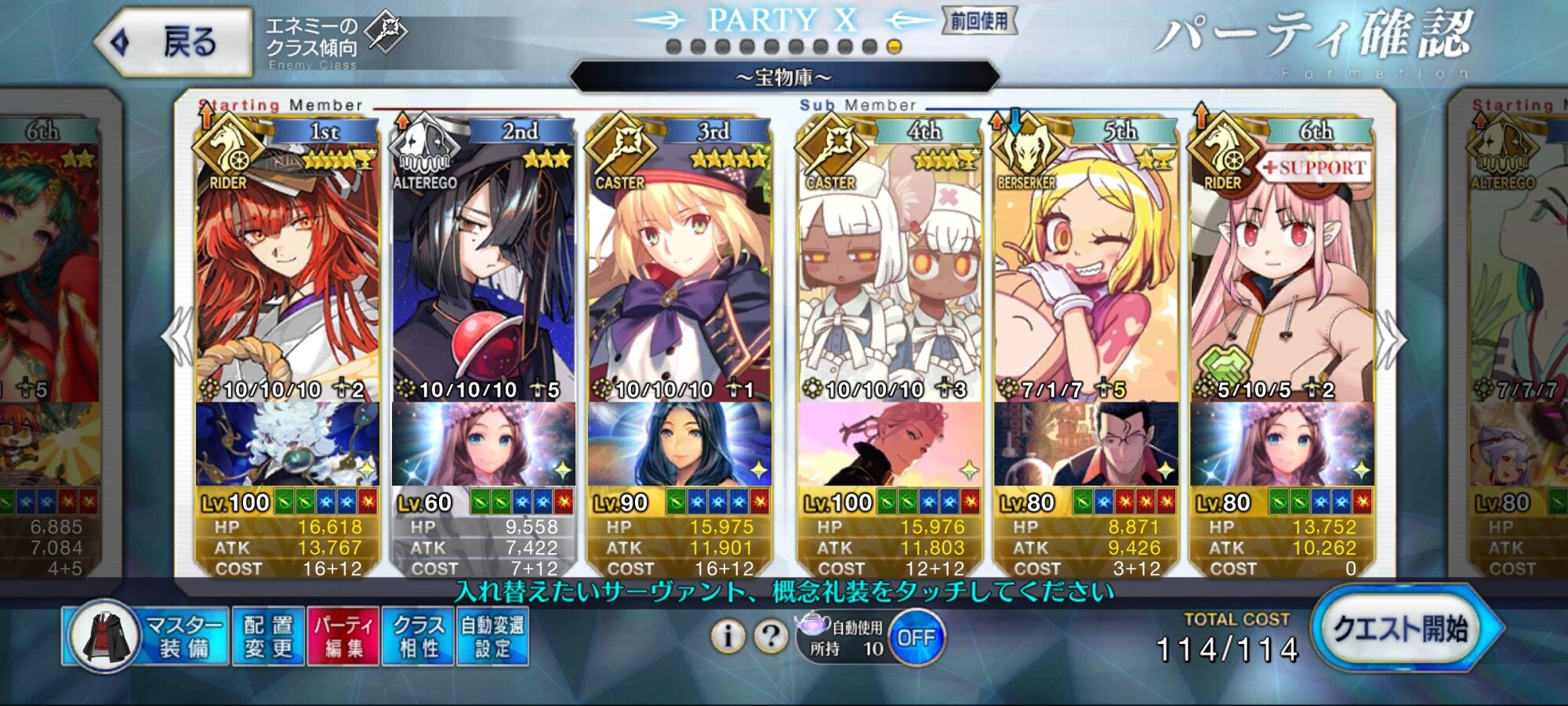Select the 5th slot Berserker servant card
Image resolution: width=1568 pixels, height=706 pixels.
pyautogui.click(x=1086, y=275)
